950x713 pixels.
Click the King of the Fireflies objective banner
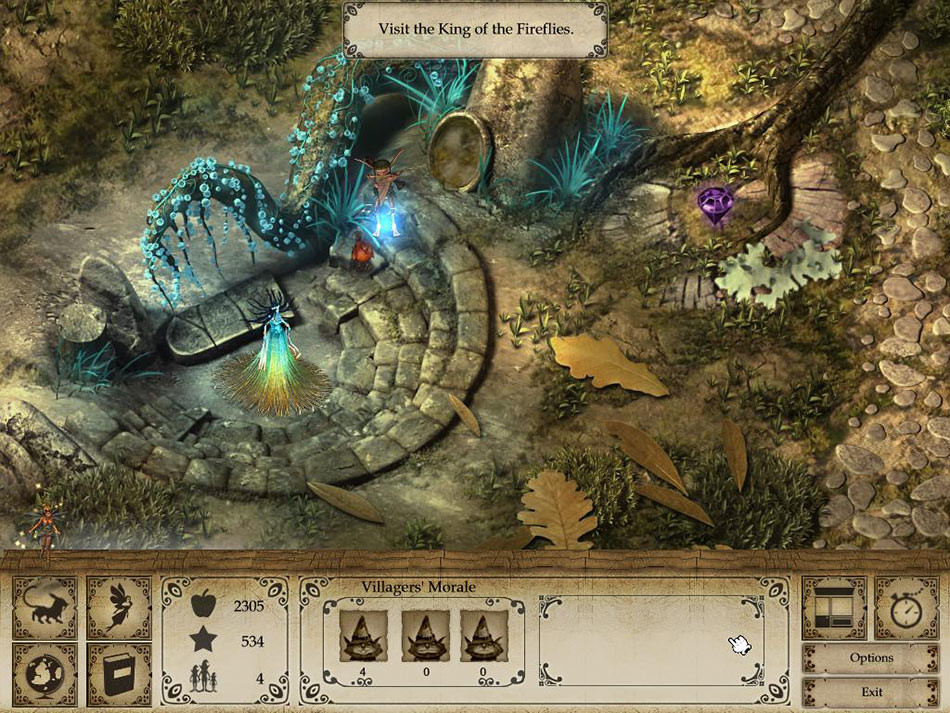(475, 29)
